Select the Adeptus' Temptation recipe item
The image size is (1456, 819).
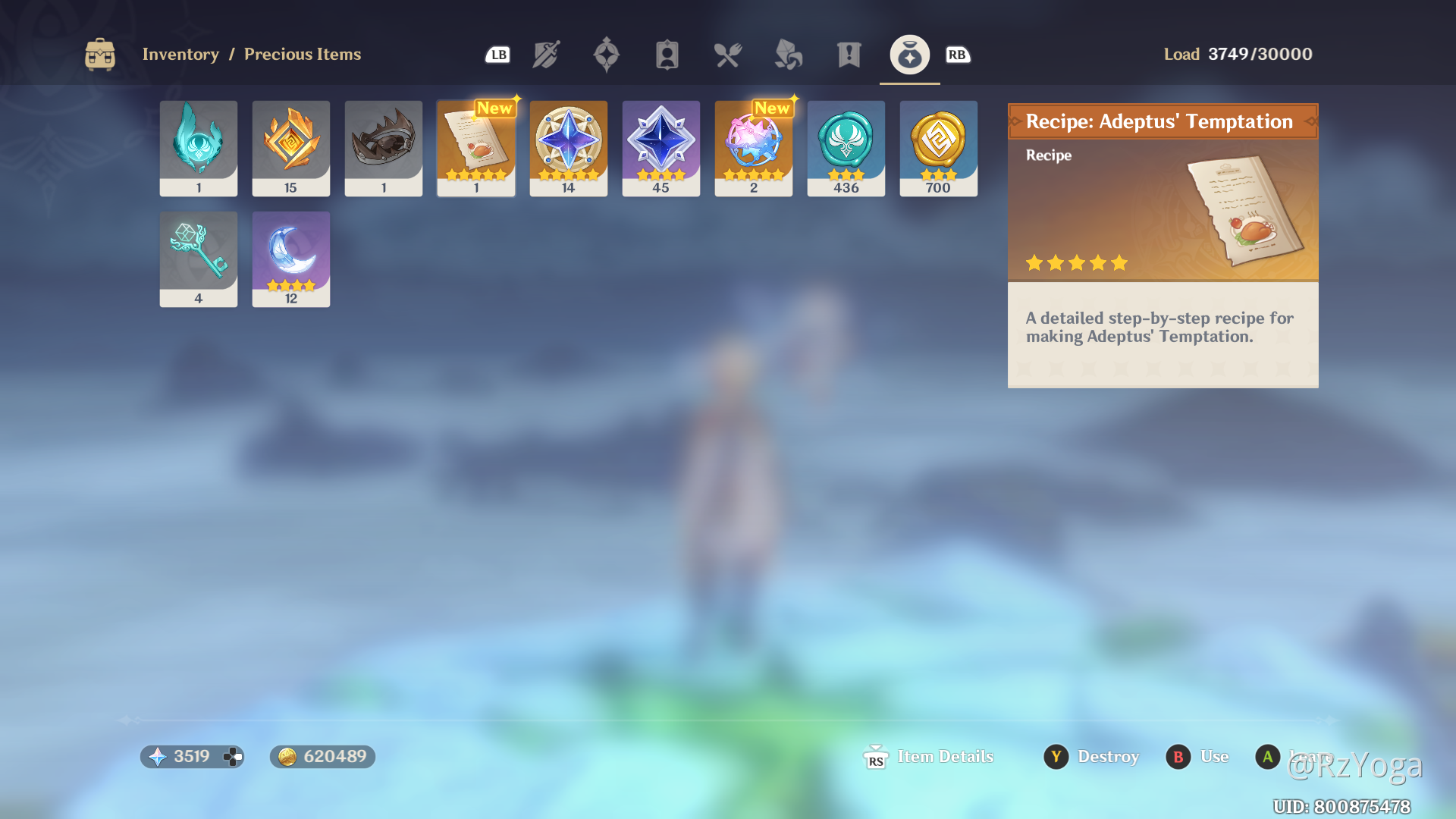tap(475, 148)
